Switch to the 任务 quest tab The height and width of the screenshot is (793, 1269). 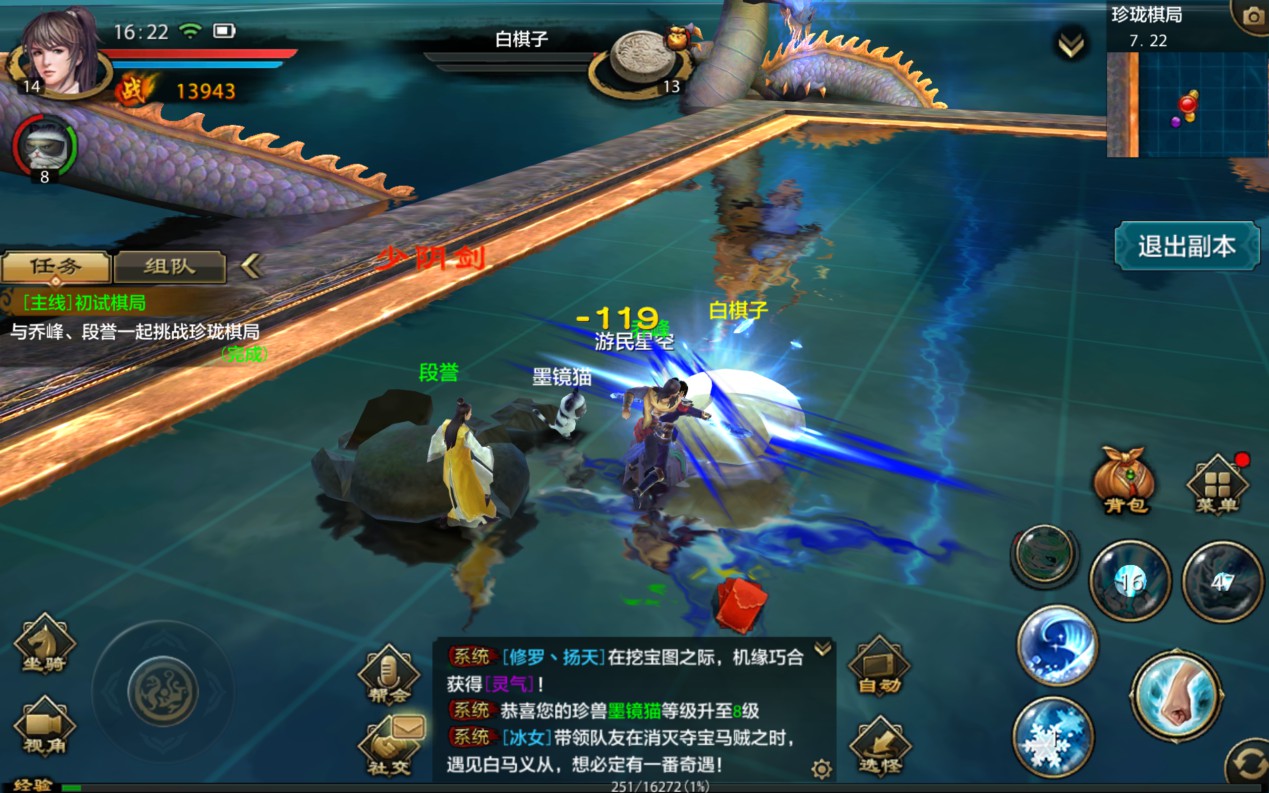(55, 267)
